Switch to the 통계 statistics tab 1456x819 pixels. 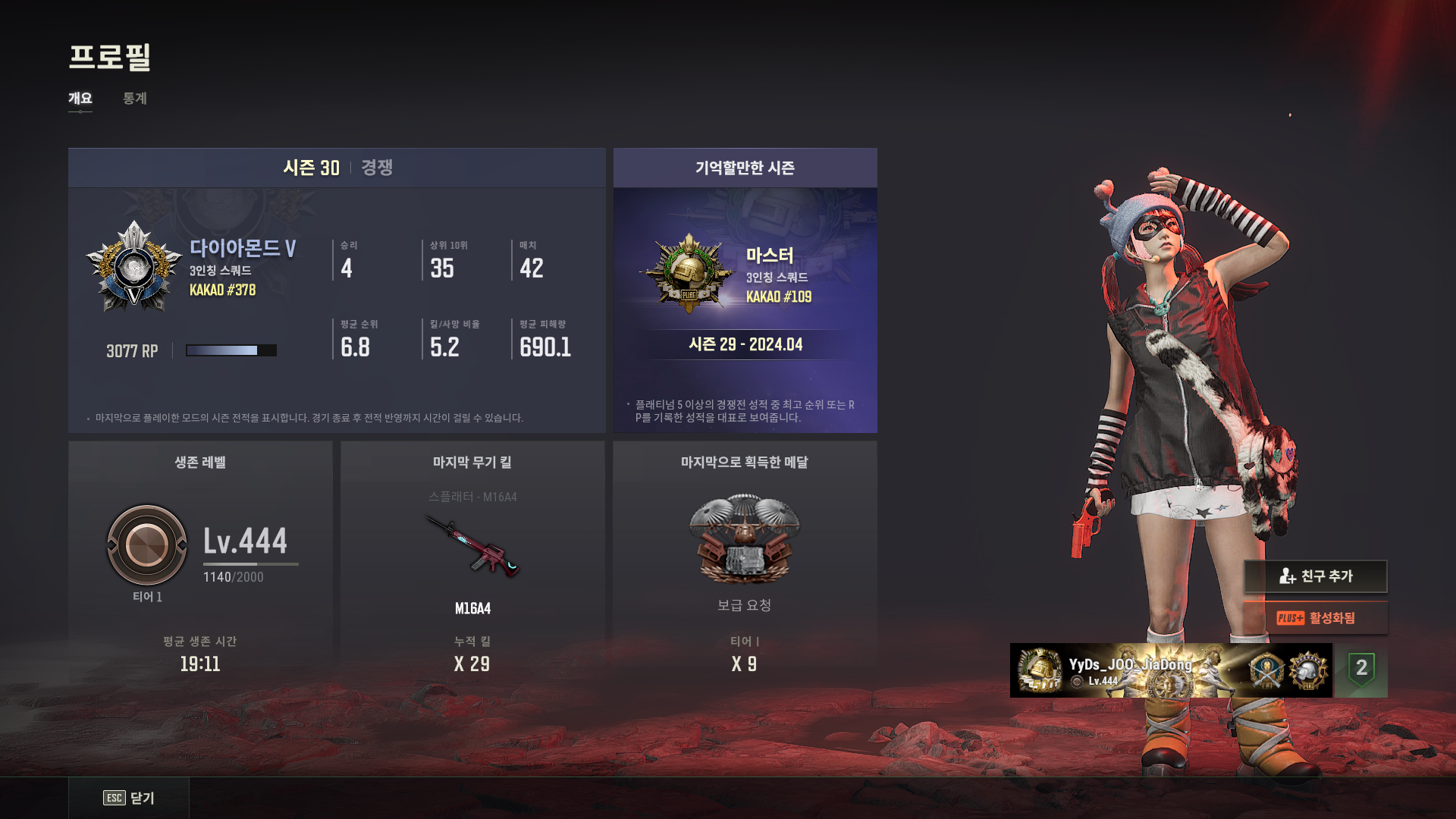pos(135,99)
